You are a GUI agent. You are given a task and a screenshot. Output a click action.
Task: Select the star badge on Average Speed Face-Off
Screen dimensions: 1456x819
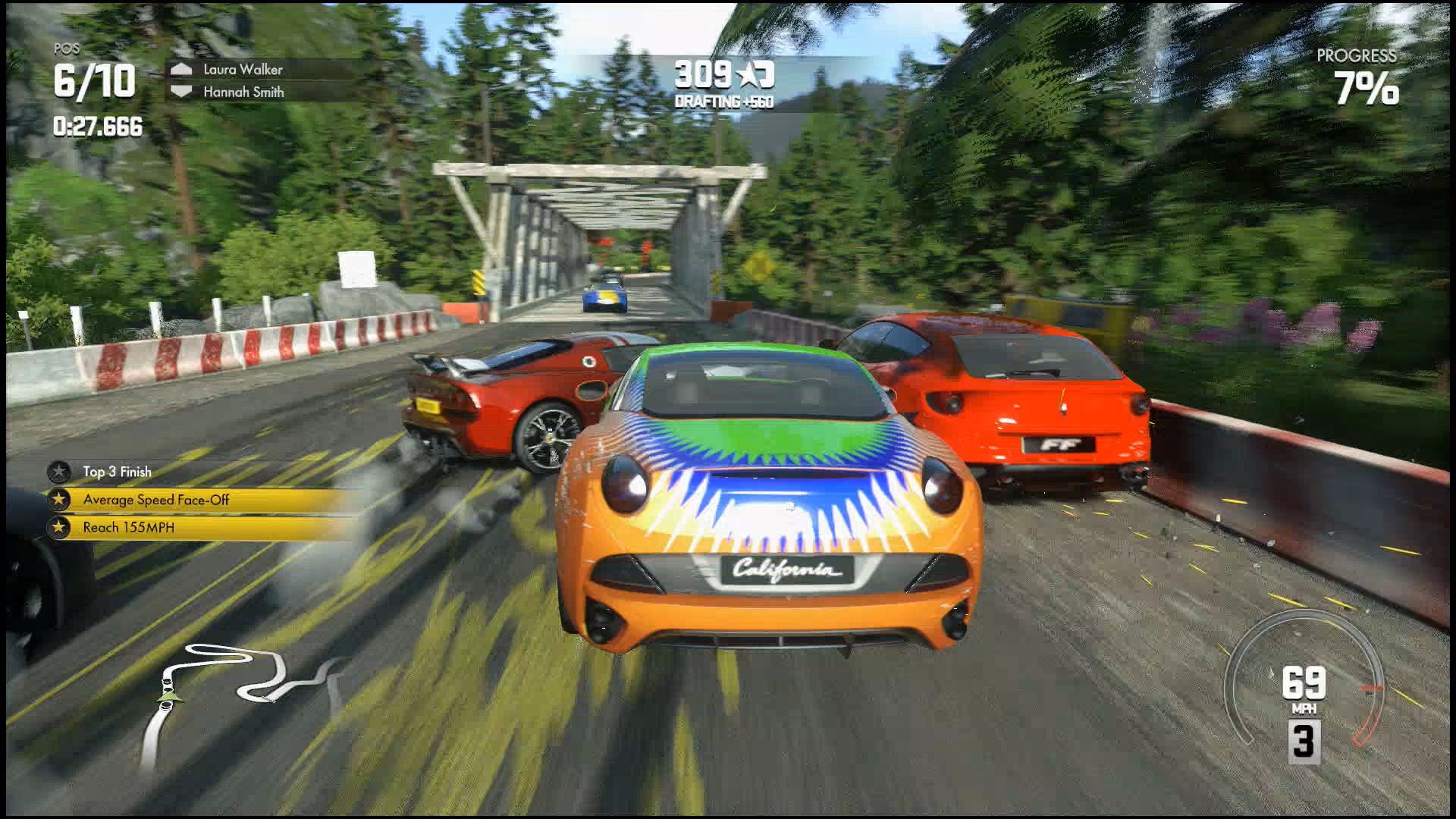[60, 500]
